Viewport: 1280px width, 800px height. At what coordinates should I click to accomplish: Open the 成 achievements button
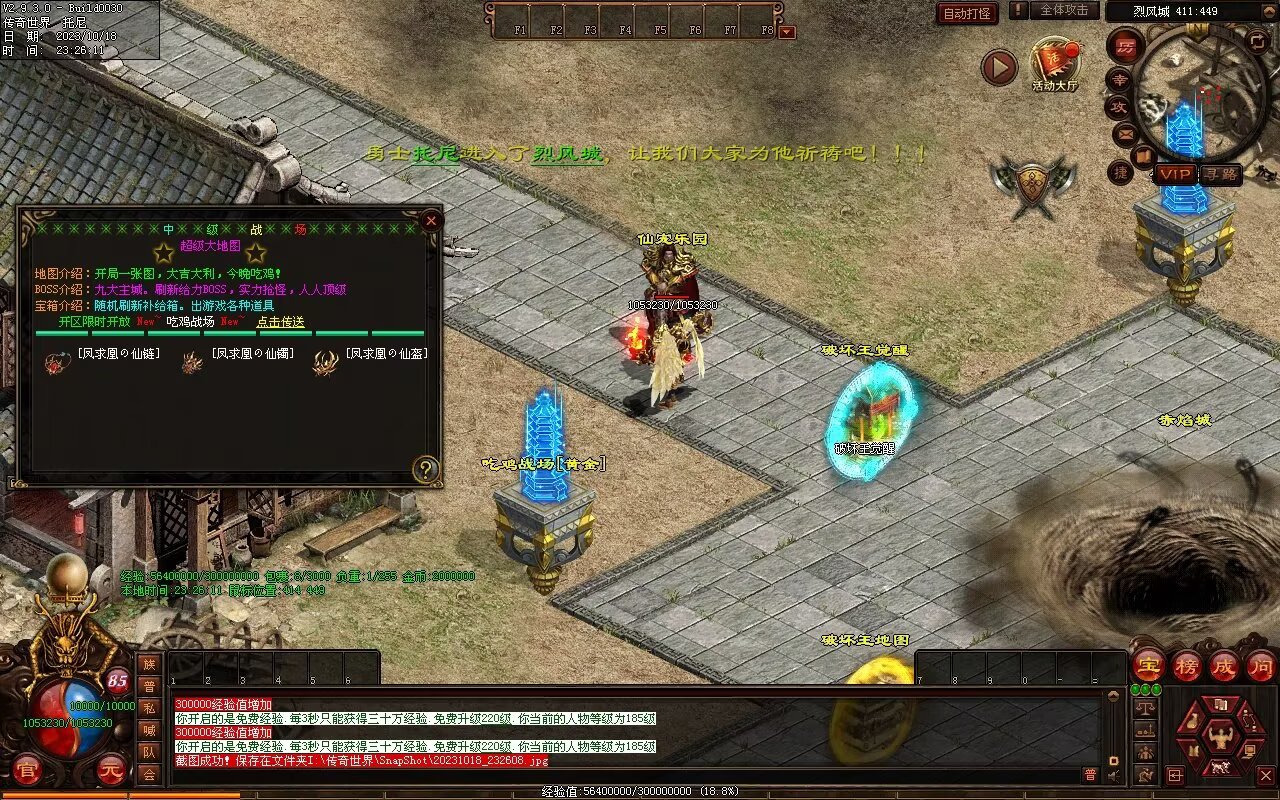1224,666
